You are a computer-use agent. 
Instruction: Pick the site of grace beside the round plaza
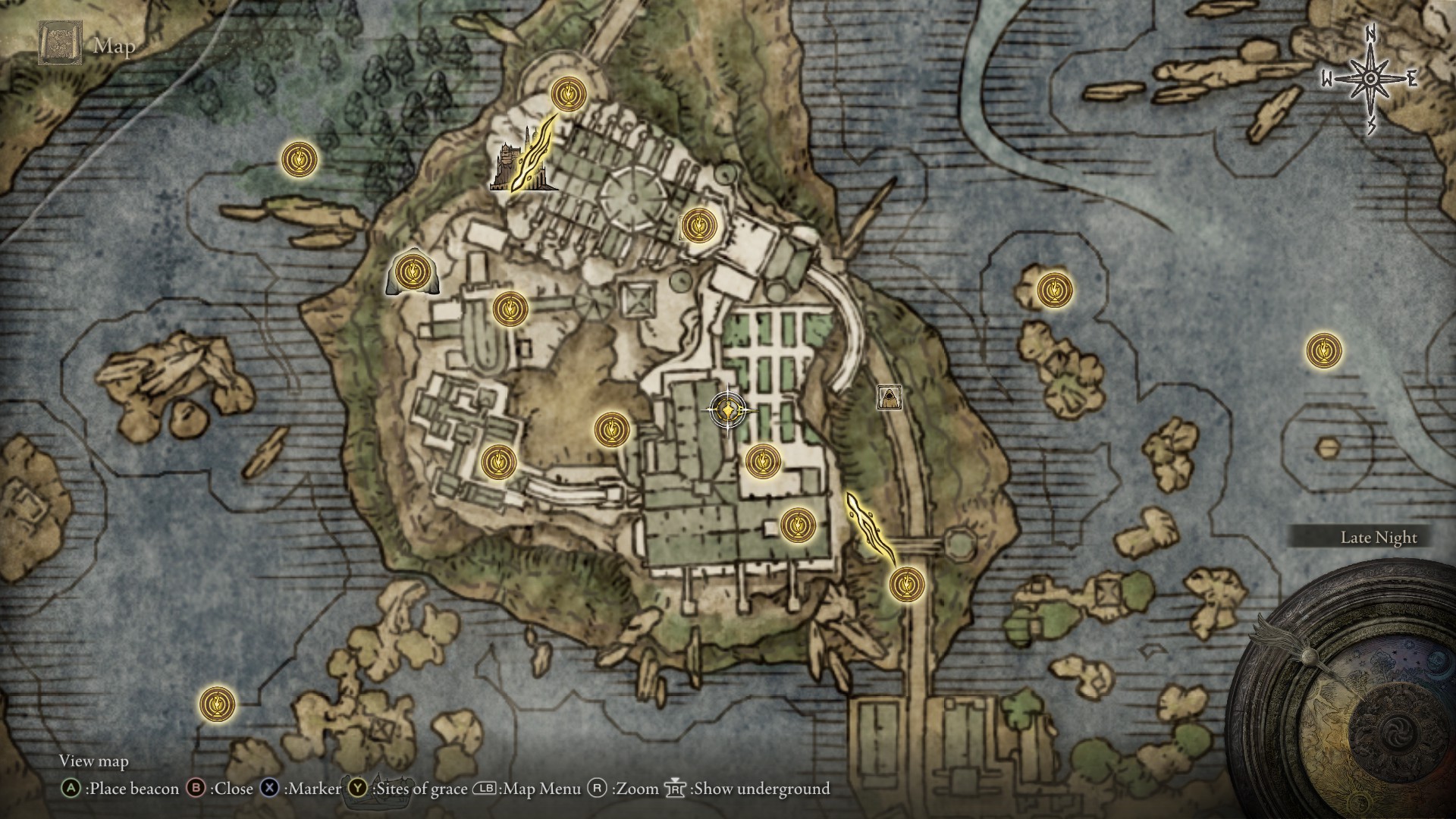click(696, 225)
